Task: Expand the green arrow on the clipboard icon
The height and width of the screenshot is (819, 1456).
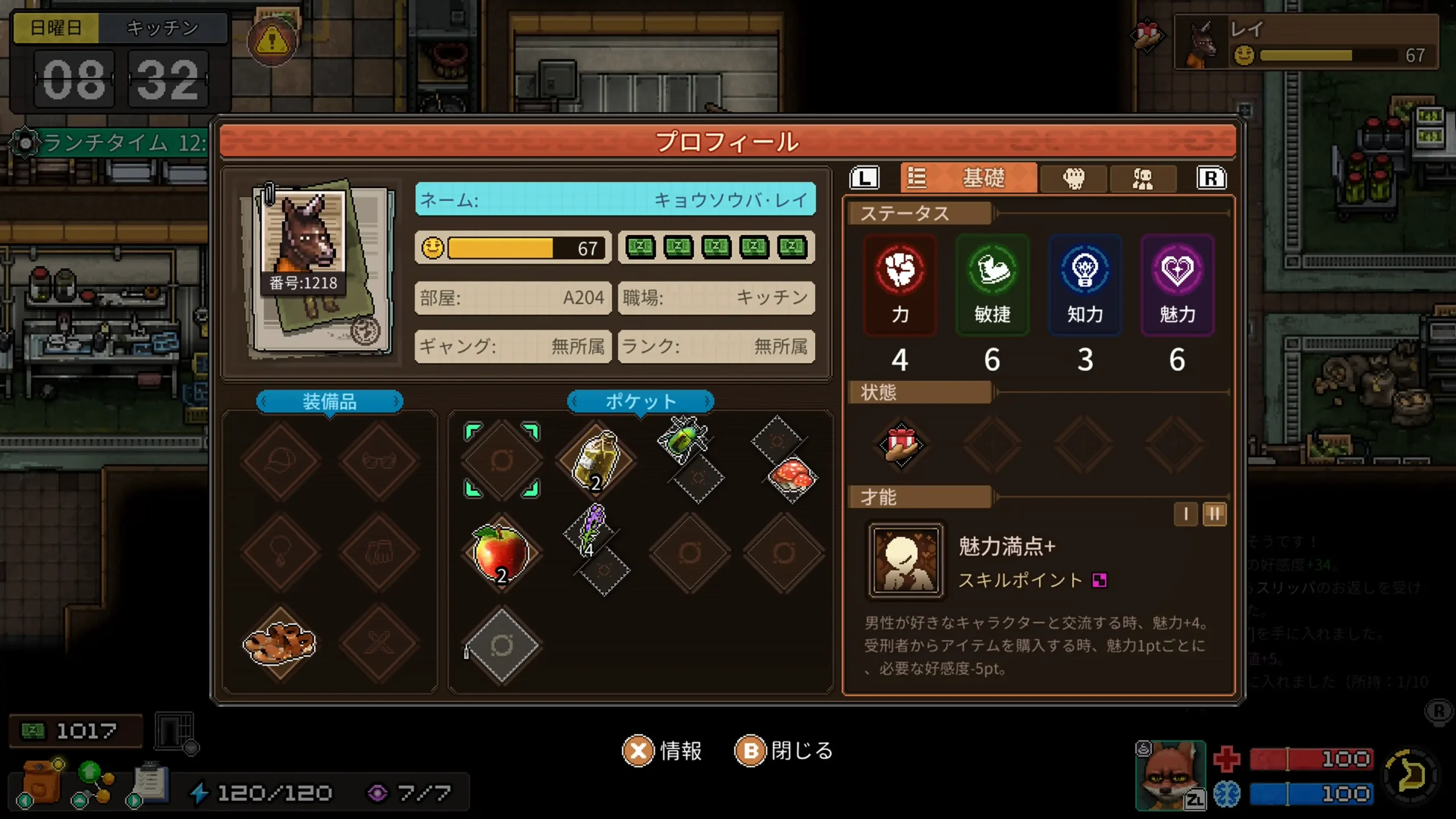Action: pyautogui.click(x=134, y=800)
